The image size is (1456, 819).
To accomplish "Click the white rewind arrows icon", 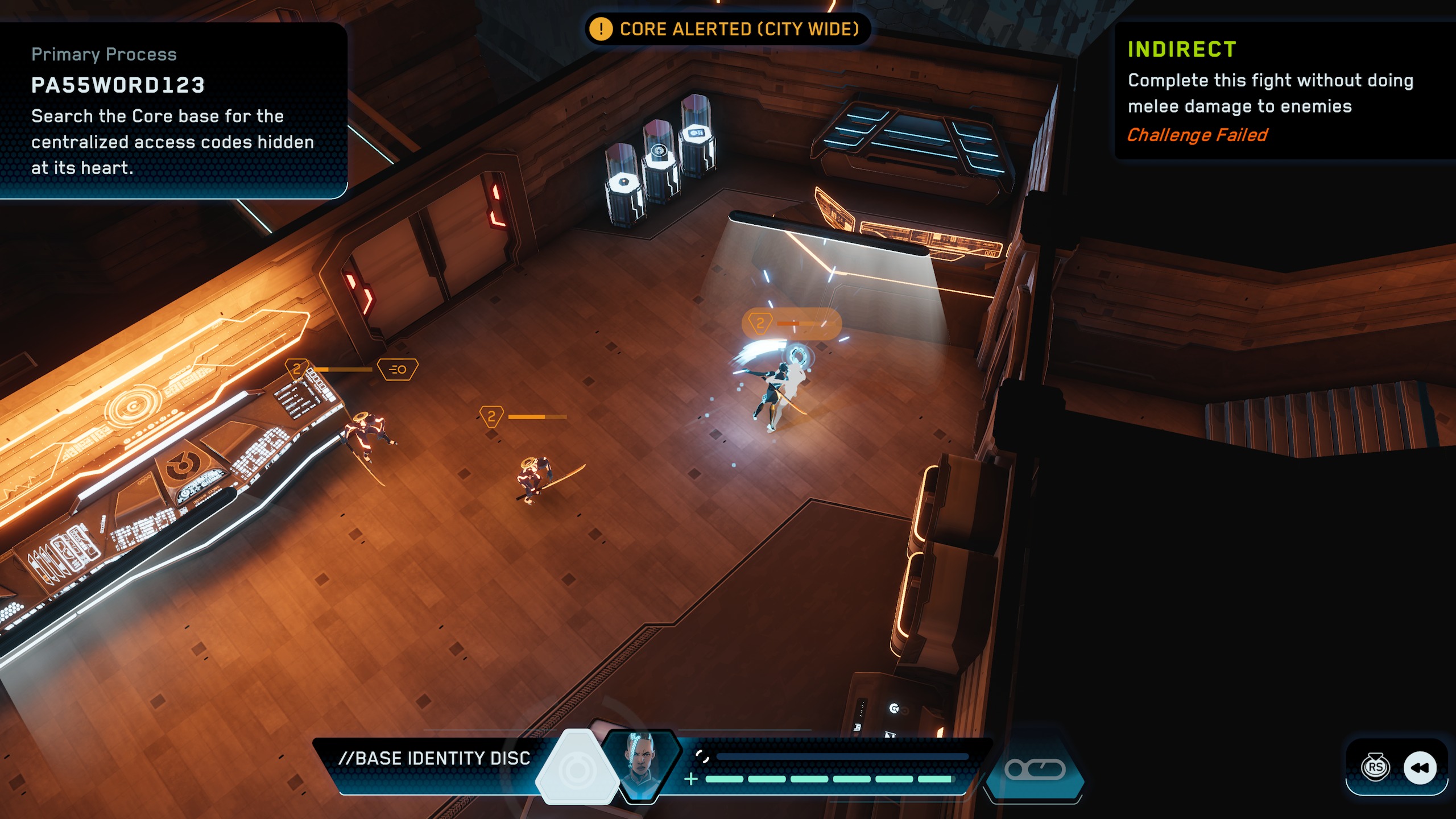I will point(1420,768).
